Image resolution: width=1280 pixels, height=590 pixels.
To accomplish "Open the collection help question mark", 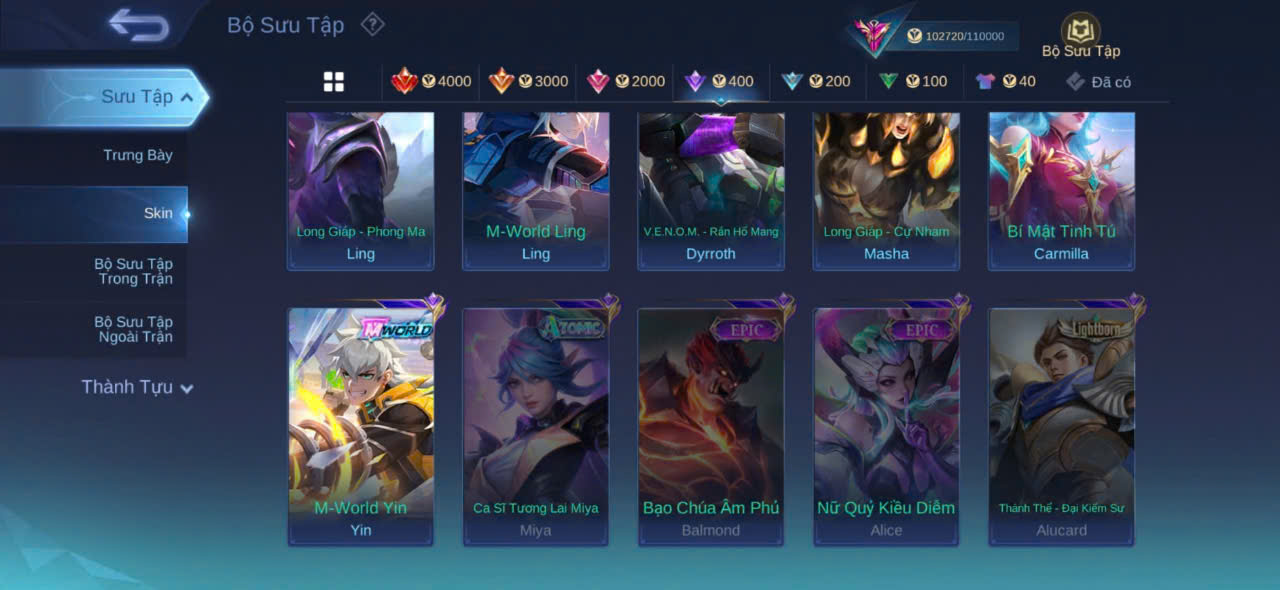I will (372, 24).
